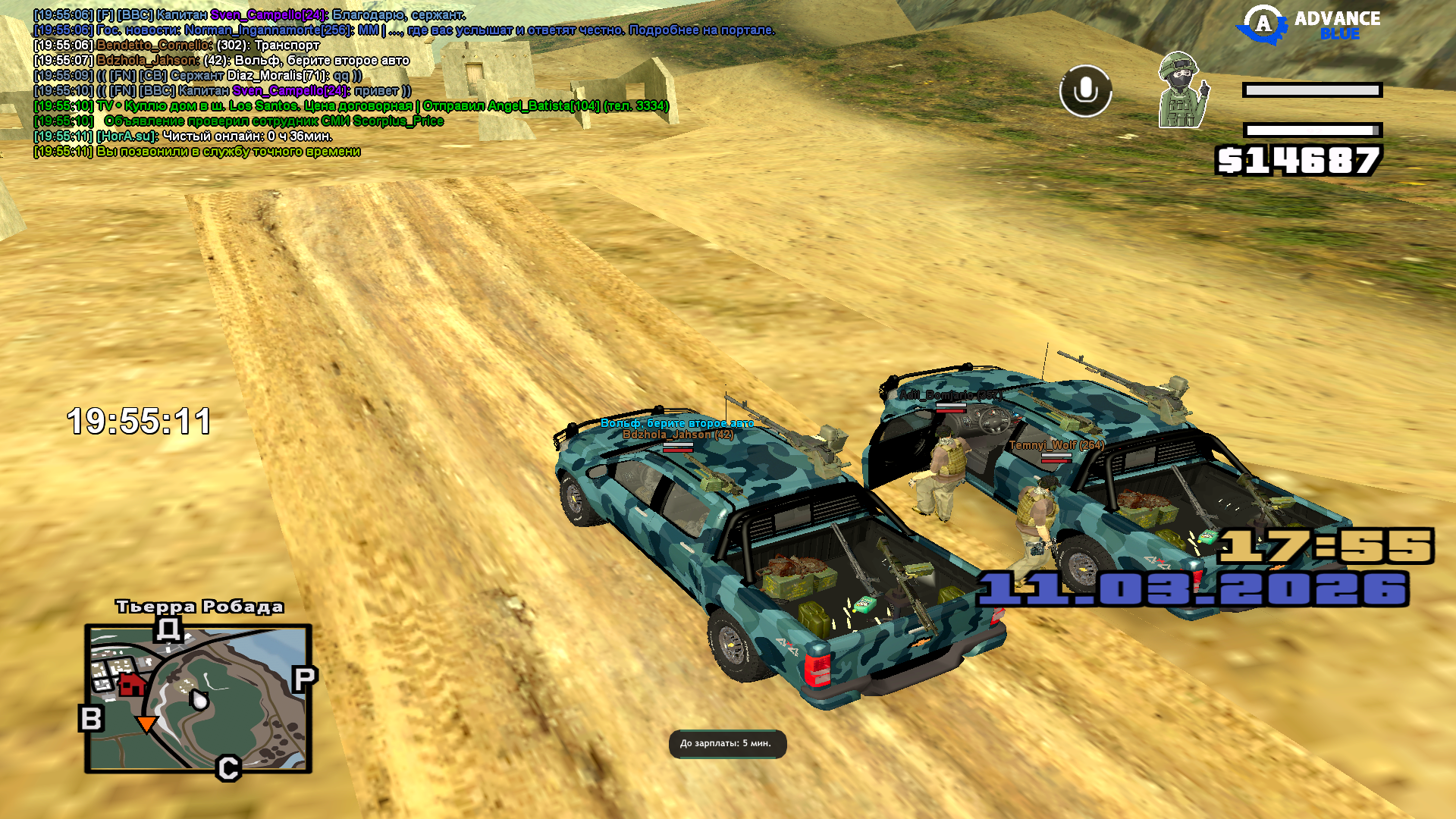1456x819 pixels.
Task: Click the TV house advertisement chat line
Action: coord(350,106)
